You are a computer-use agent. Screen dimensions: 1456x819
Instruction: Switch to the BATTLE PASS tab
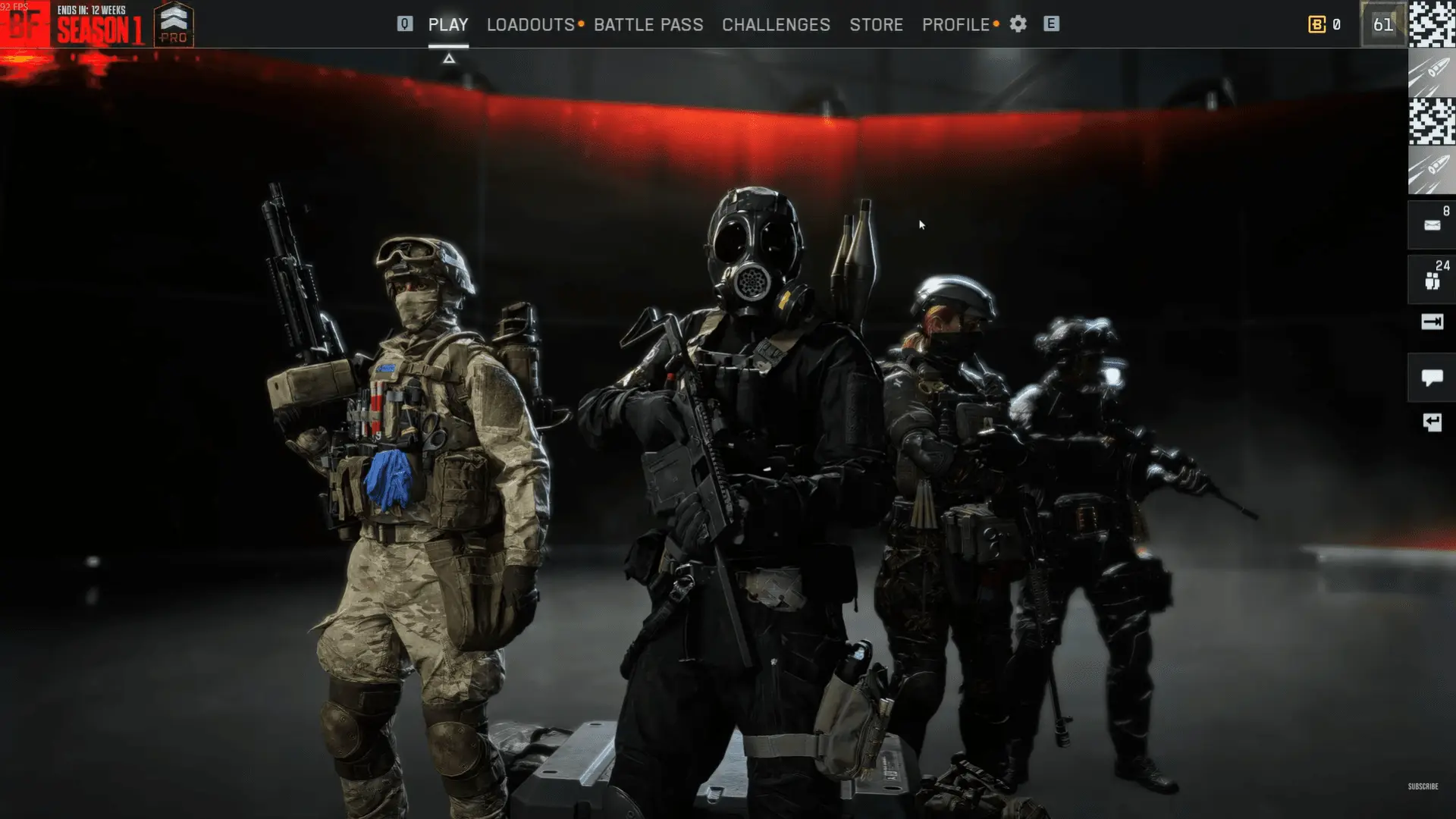click(x=649, y=25)
